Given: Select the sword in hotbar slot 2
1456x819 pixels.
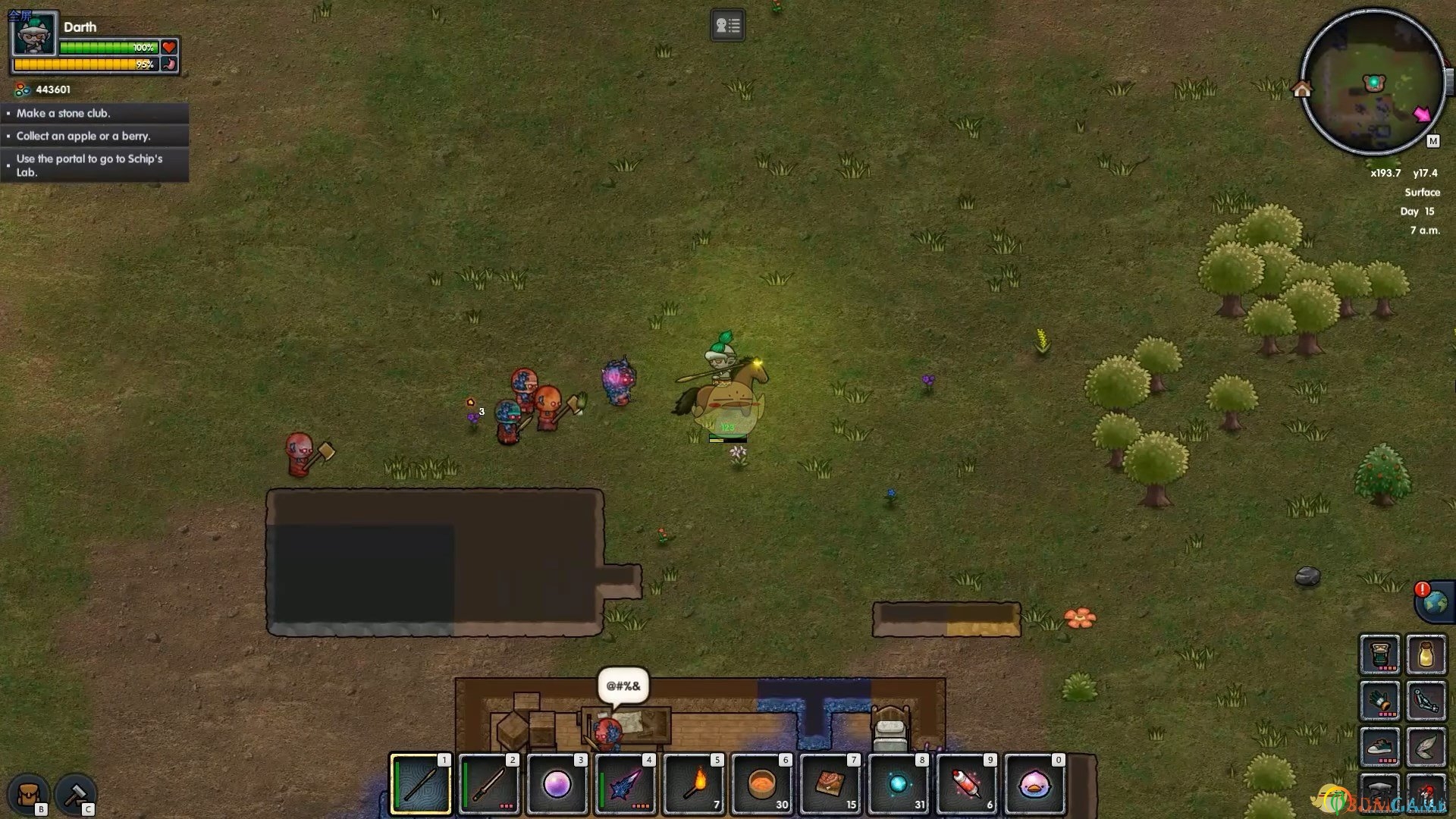Looking at the screenshot, I should (489, 784).
